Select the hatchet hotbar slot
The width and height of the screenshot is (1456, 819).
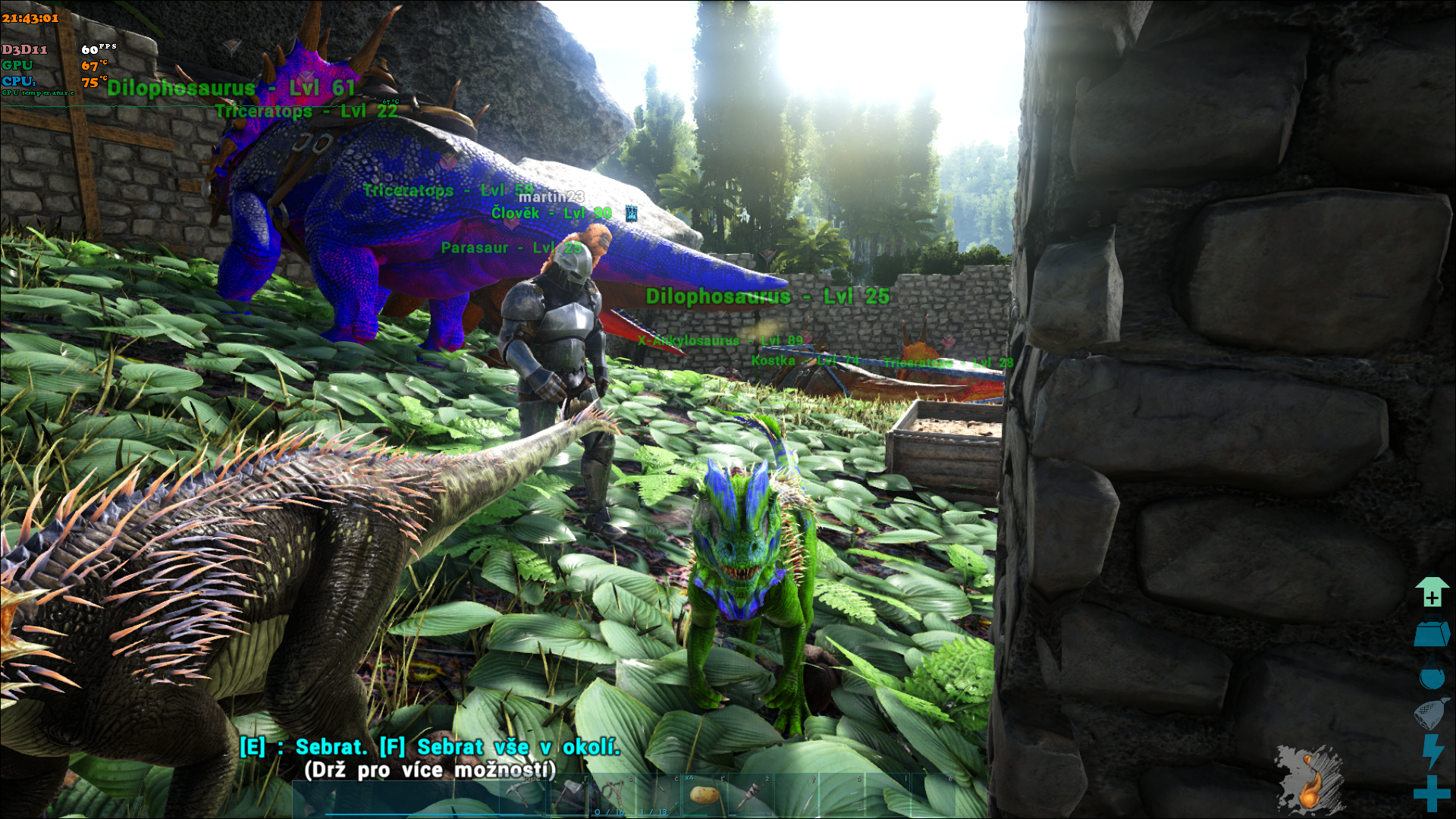click(569, 795)
